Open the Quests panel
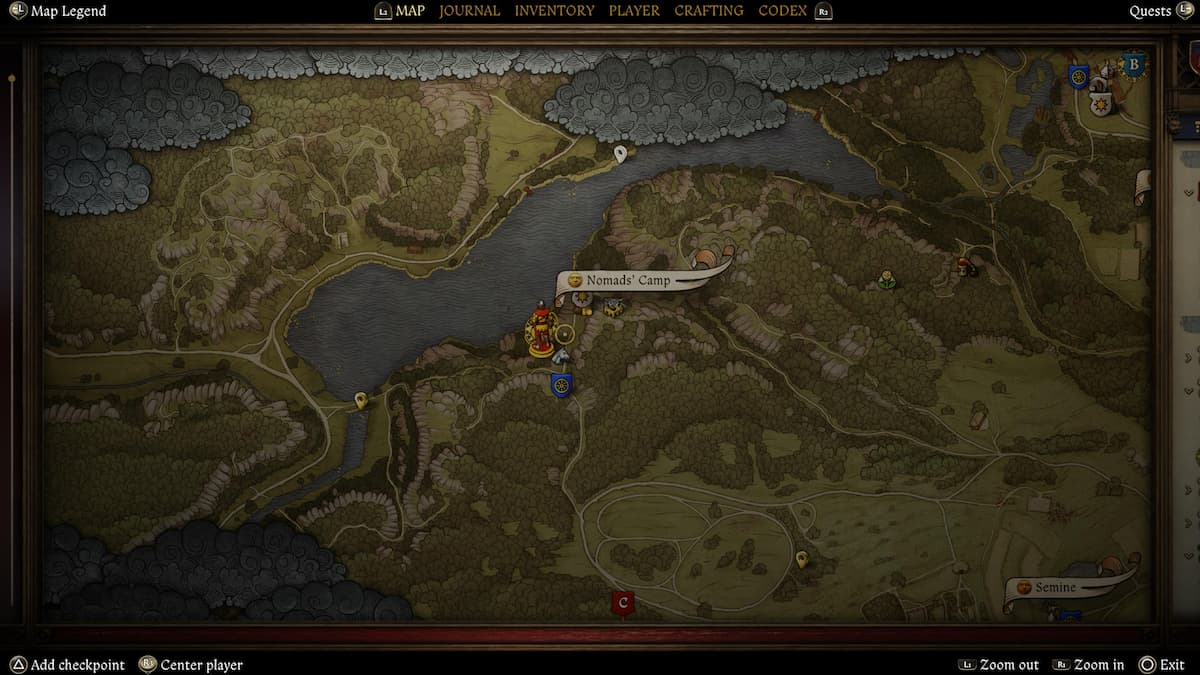The width and height of the screenshot is (1200, 675). [1150, 11]
